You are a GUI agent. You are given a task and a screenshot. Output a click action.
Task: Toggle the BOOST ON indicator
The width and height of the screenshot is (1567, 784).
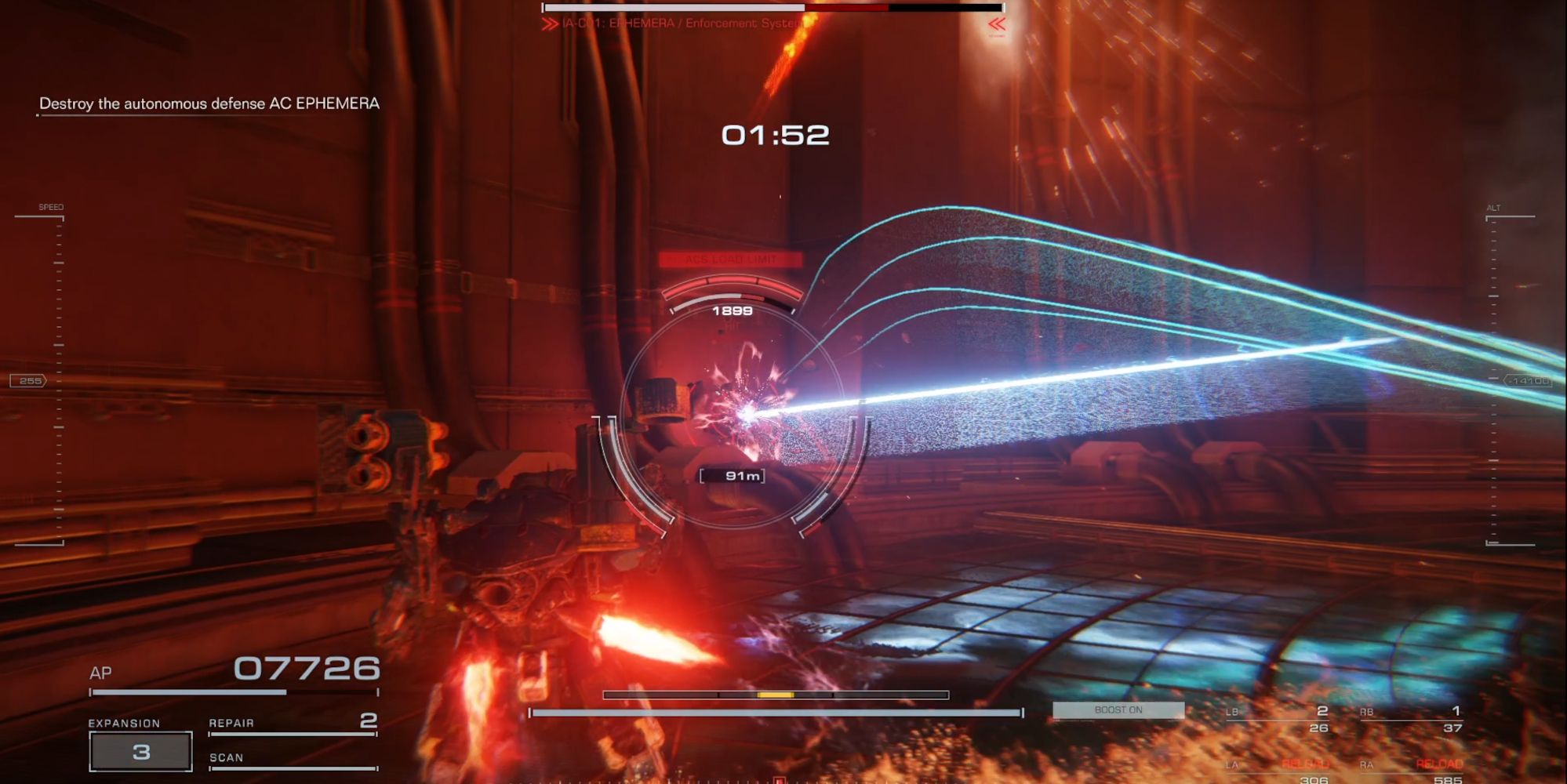1119,710
